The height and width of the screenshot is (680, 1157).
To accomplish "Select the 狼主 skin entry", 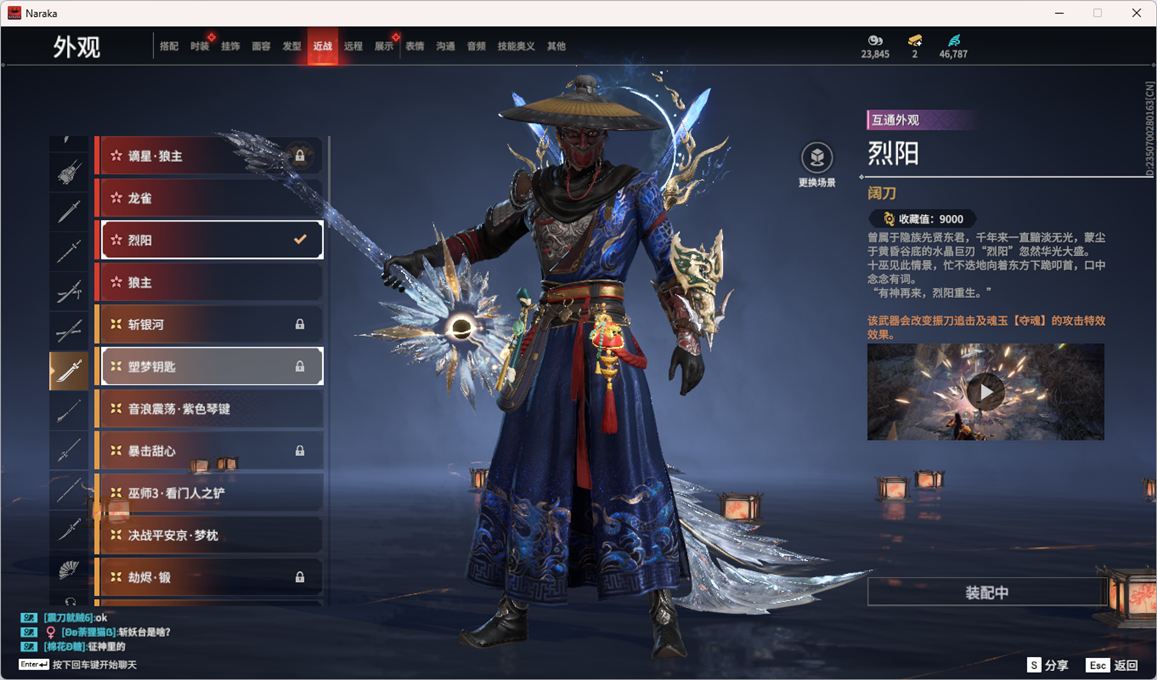I will coord(209,282).
